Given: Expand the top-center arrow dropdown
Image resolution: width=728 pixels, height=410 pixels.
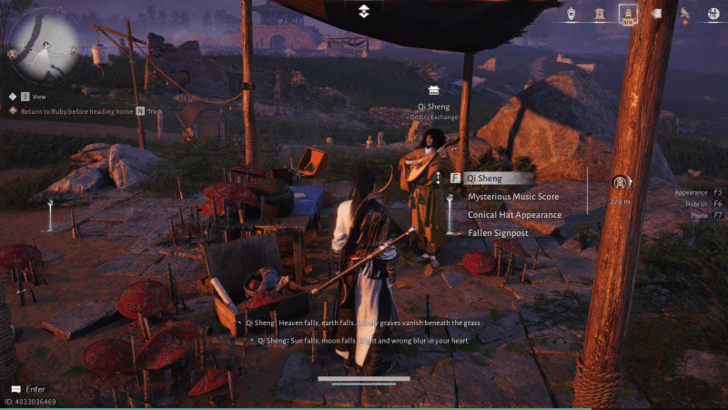Looking at the screenshot, I should click(x=364, y=11).
